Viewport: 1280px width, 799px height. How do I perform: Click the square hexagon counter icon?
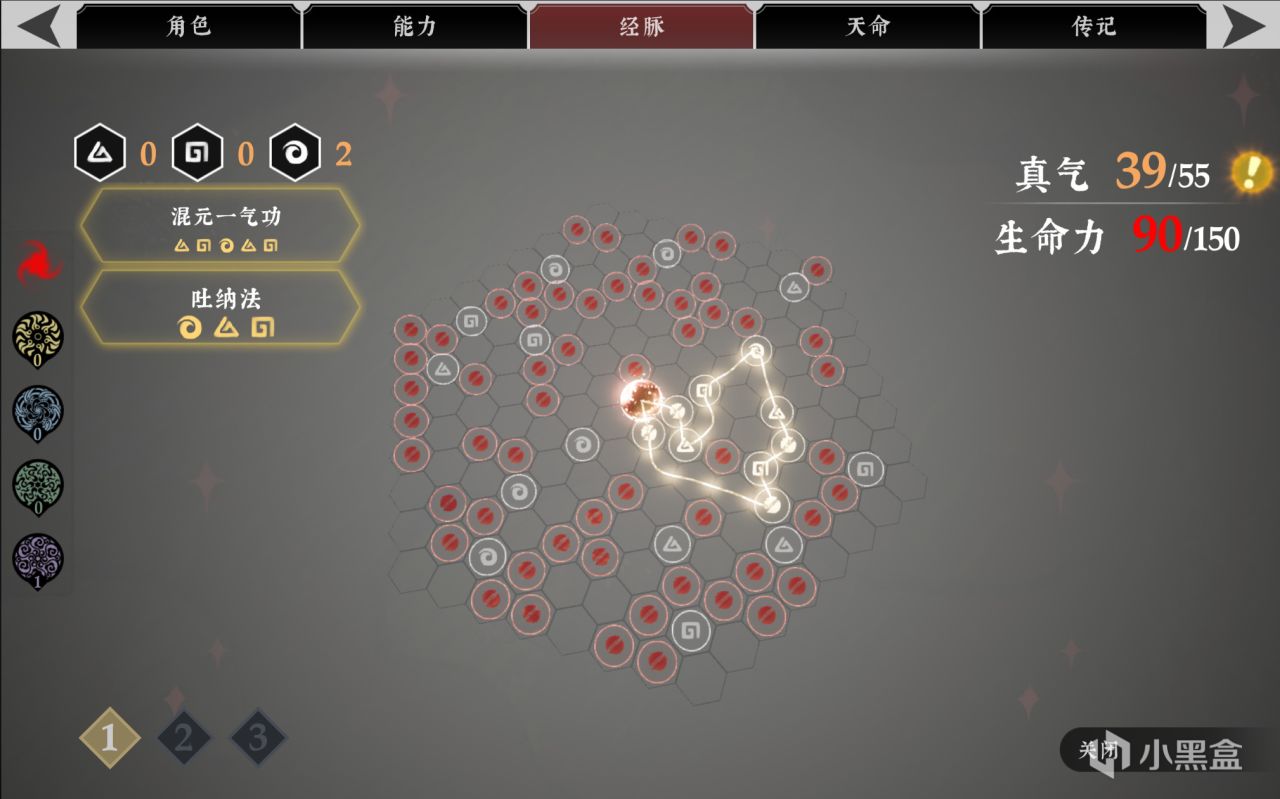[197, 152]
